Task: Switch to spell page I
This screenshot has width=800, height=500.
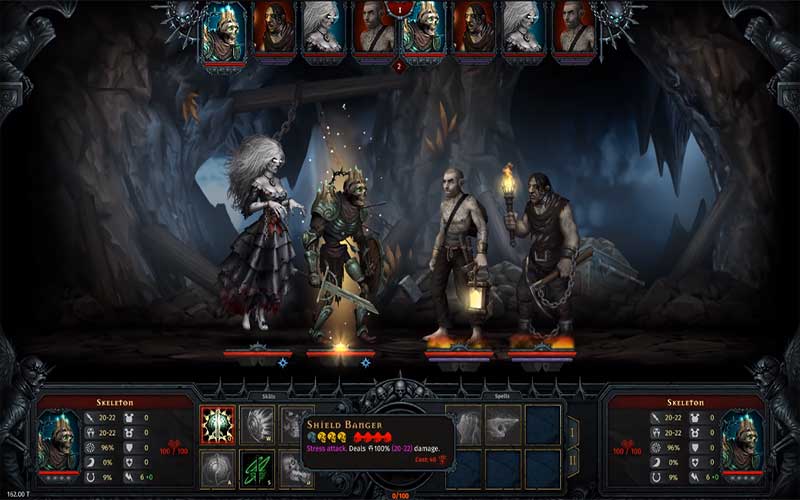Action: click(x=573, y=433)
